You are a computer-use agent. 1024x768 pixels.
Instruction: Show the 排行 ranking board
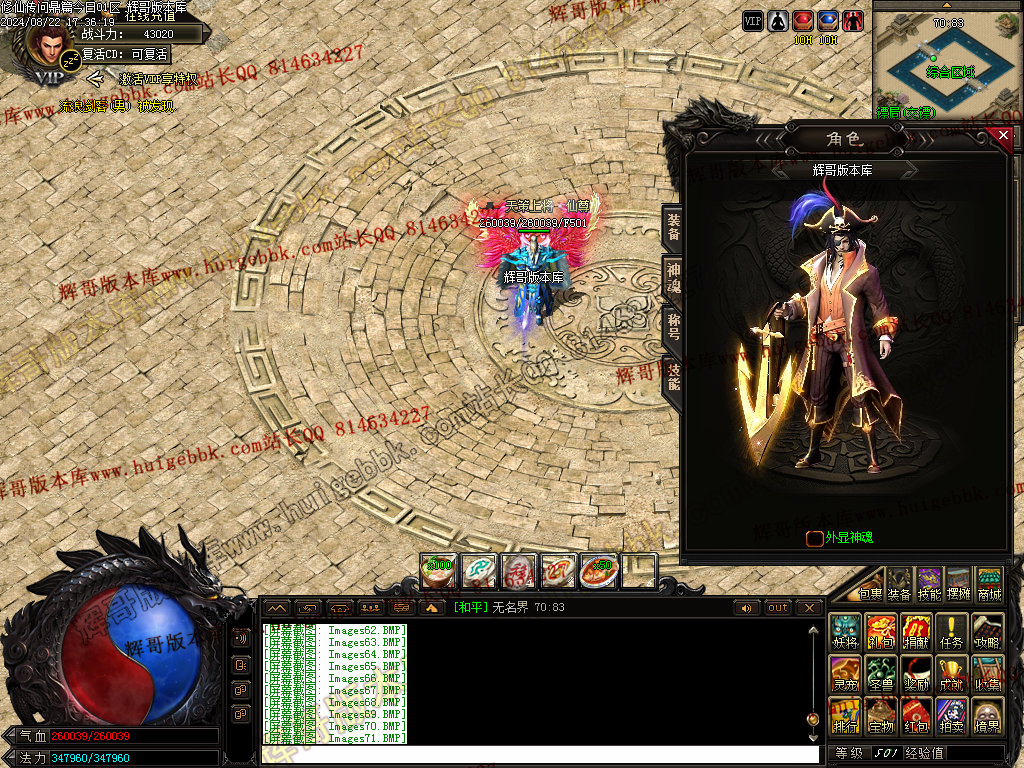tap(846, 718)
